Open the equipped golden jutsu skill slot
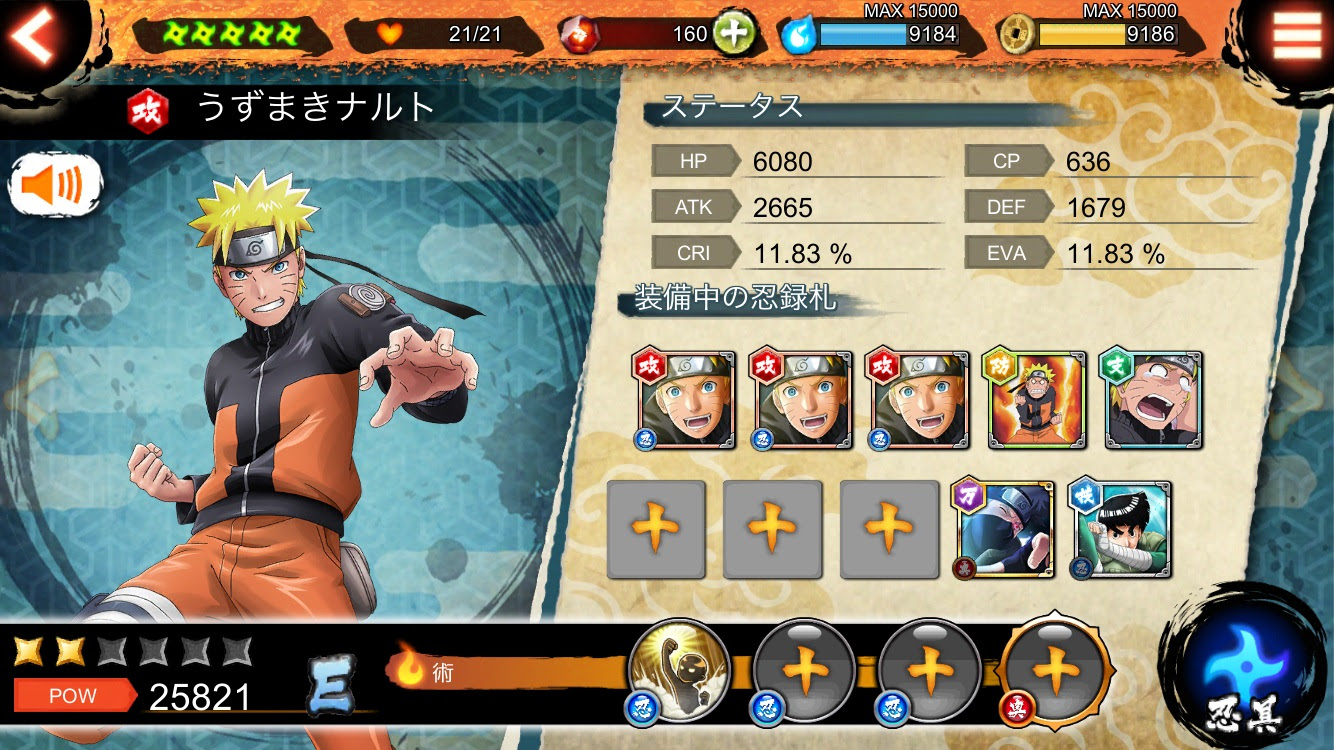This screenshot has width=1334, height=750. [680, 670]
